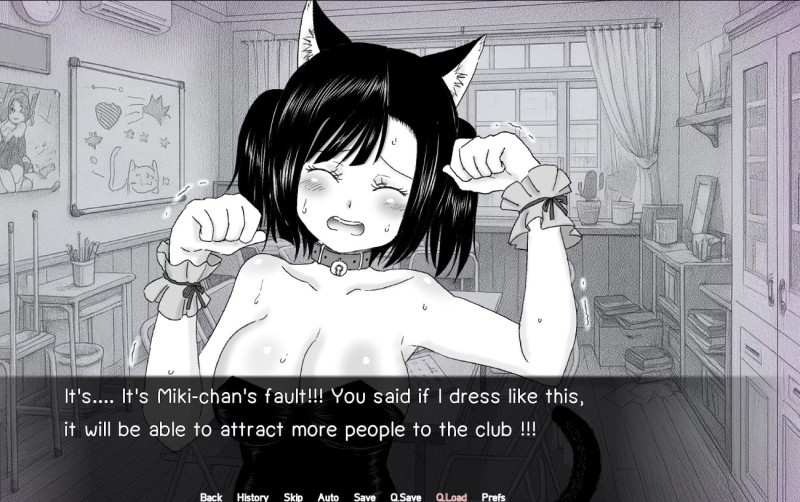Turn on Auto advance

pos(328,496)
